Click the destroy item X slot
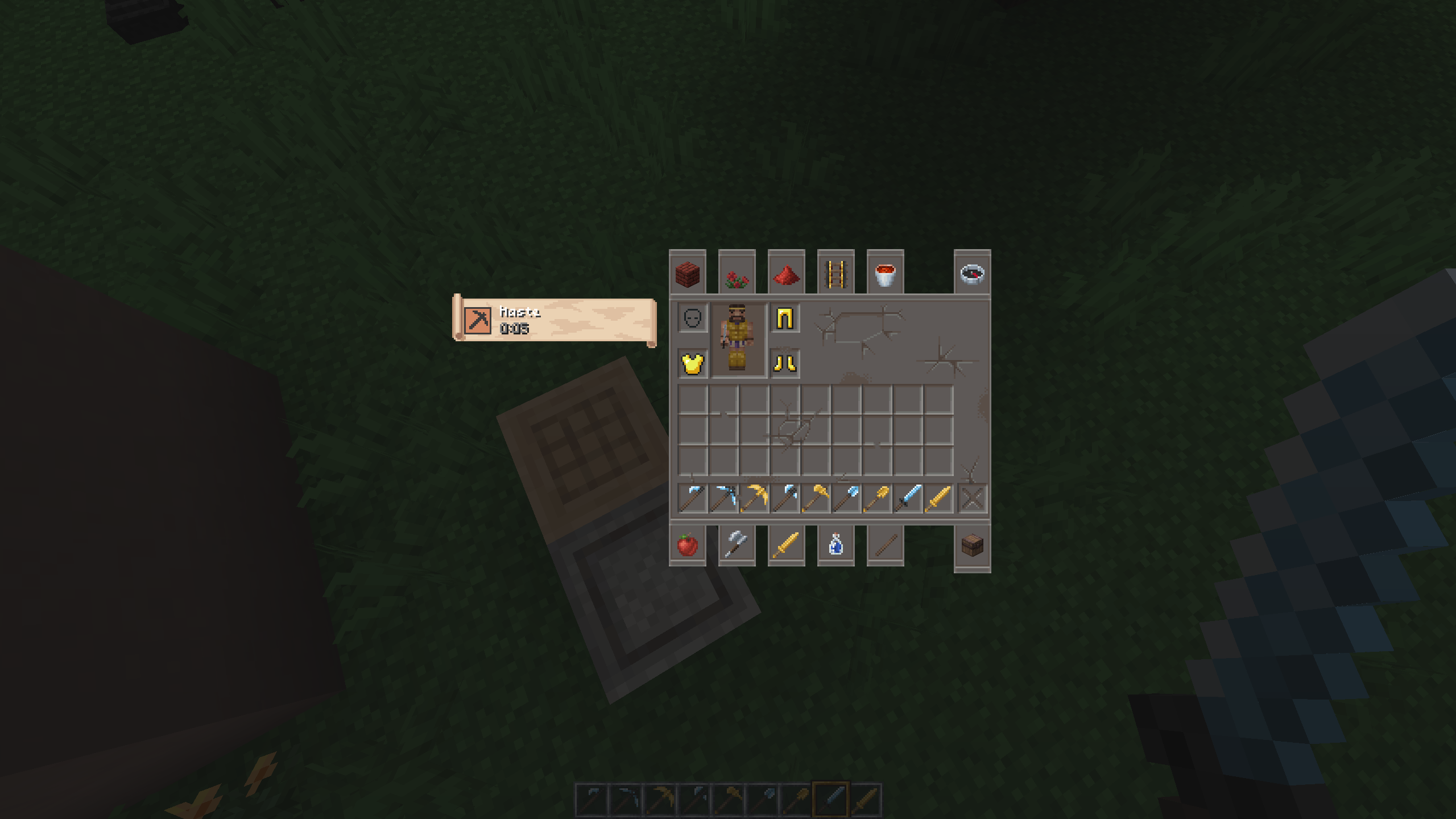 972,499
